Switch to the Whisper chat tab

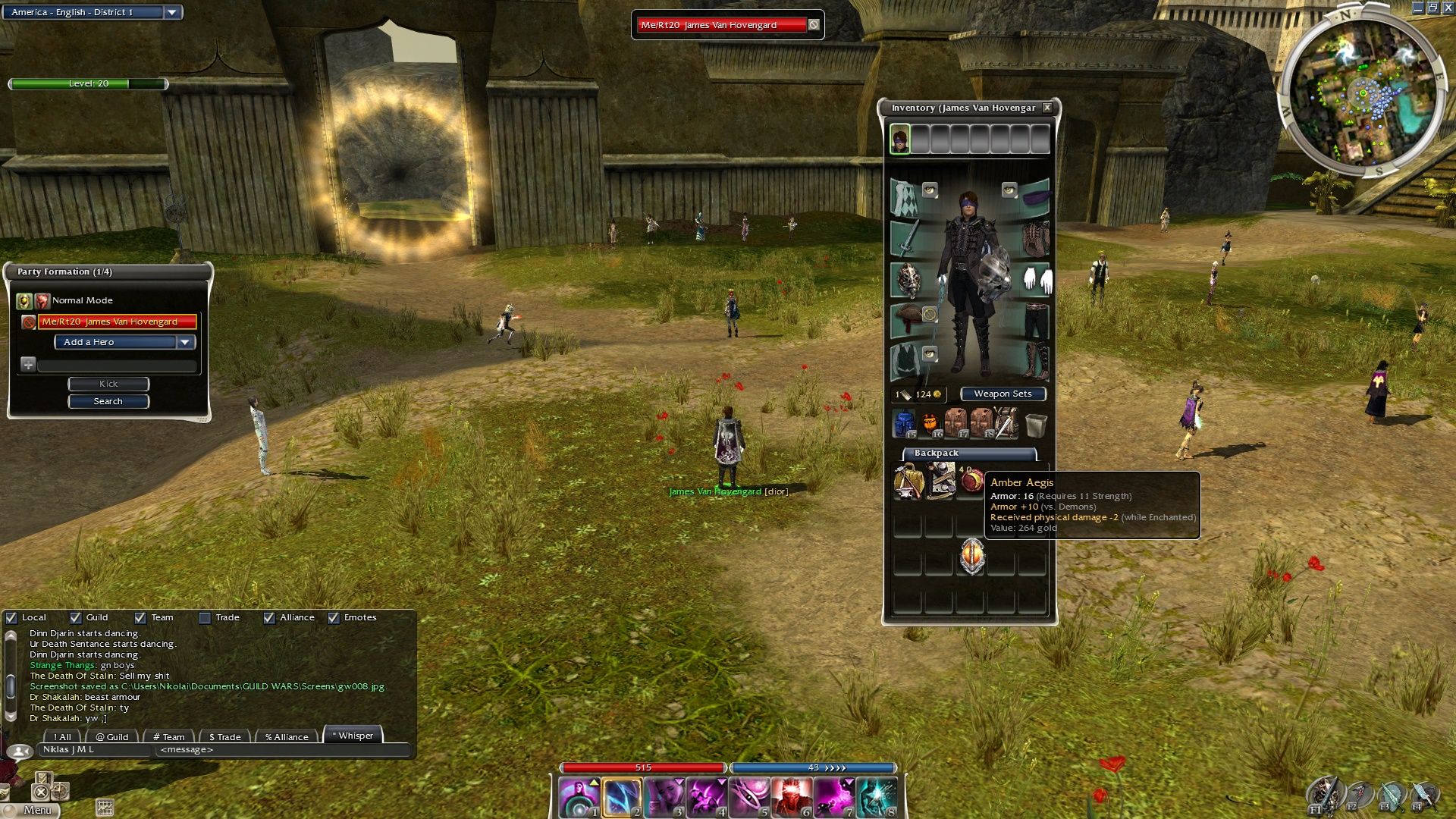coord(353,736)
